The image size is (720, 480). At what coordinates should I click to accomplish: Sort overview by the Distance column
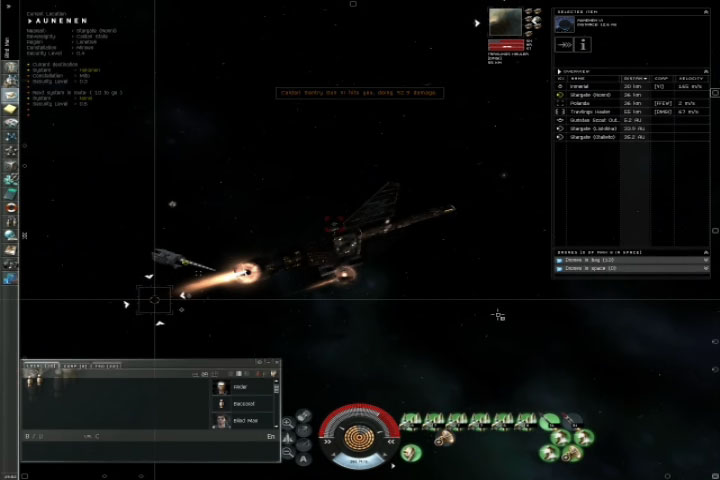pyautogui.click(x=635, y=77)
